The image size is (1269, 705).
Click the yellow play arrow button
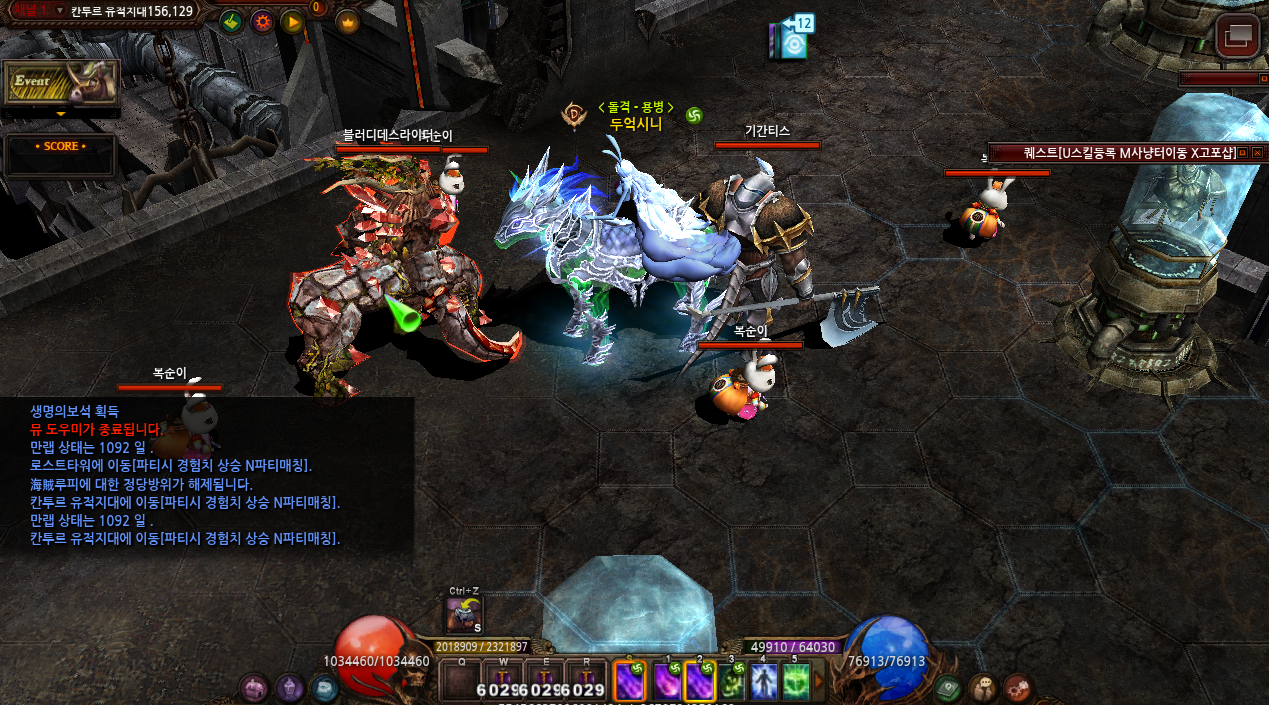pos(292,21)
